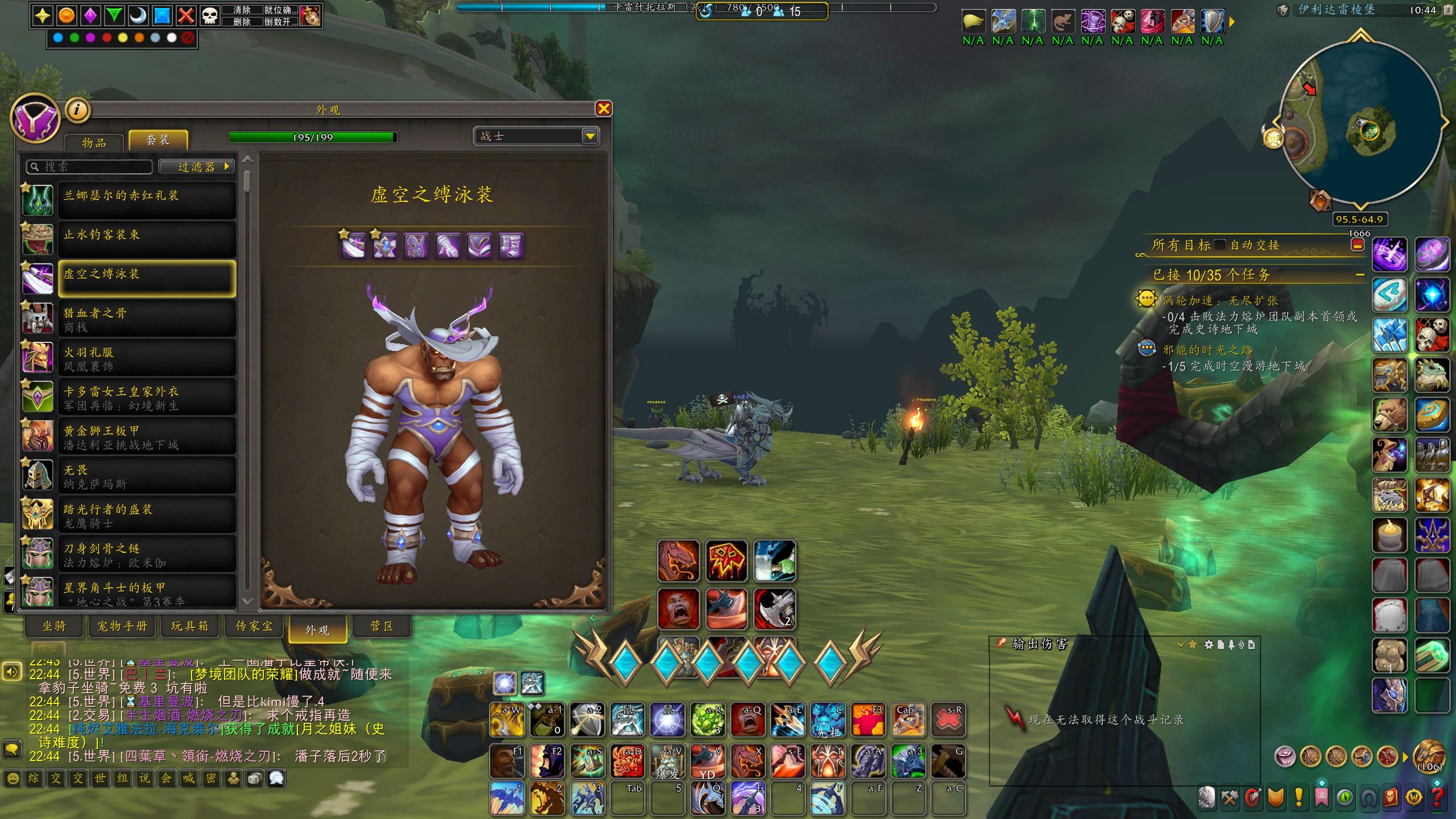Toggle the 自动交接 checkbox
Screen dimensions: 1456x819
(x=1219, y=245)
